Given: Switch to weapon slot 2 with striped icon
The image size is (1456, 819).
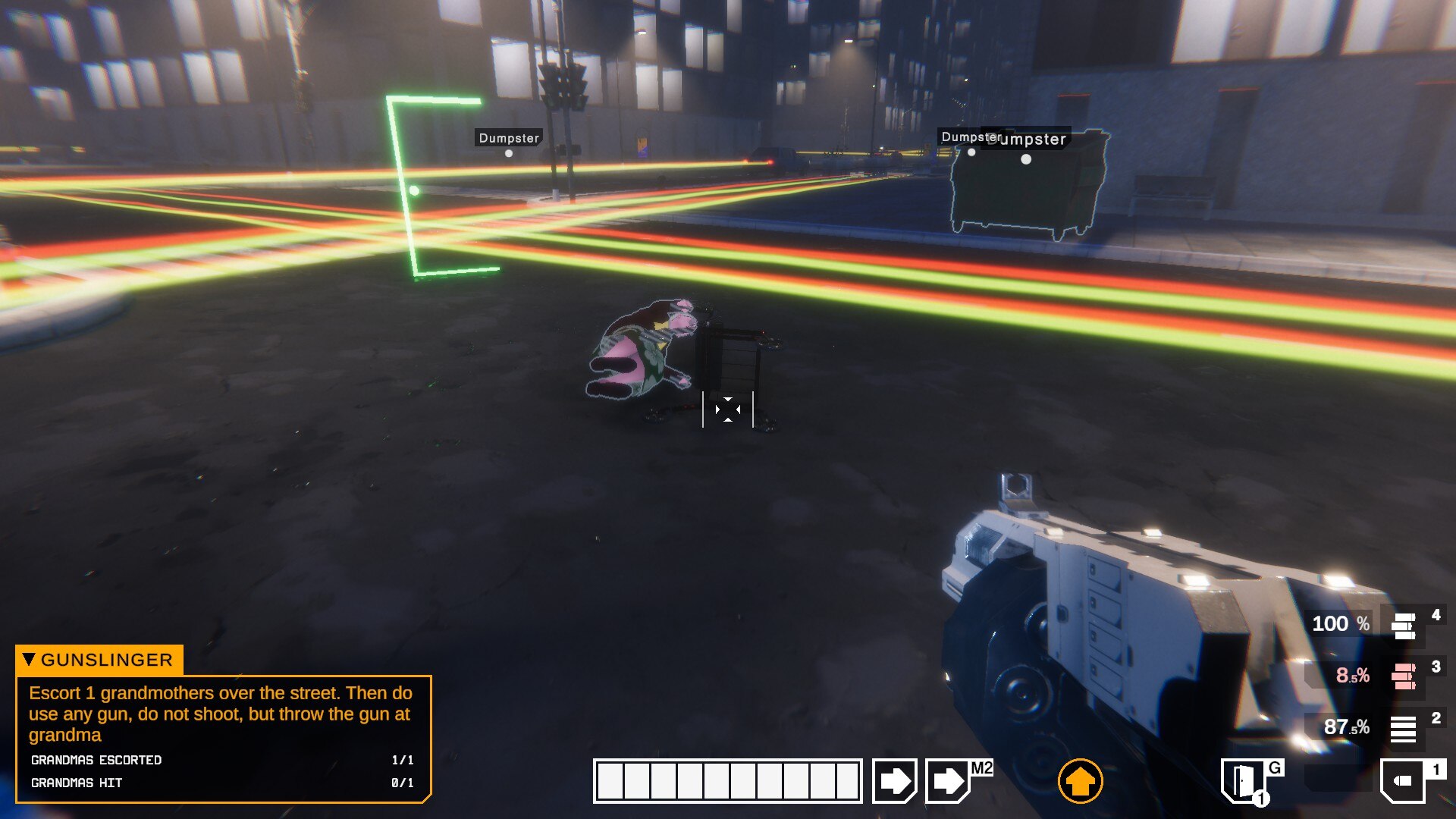Looking at the screenshot, I should click(x=1404, y=727).
